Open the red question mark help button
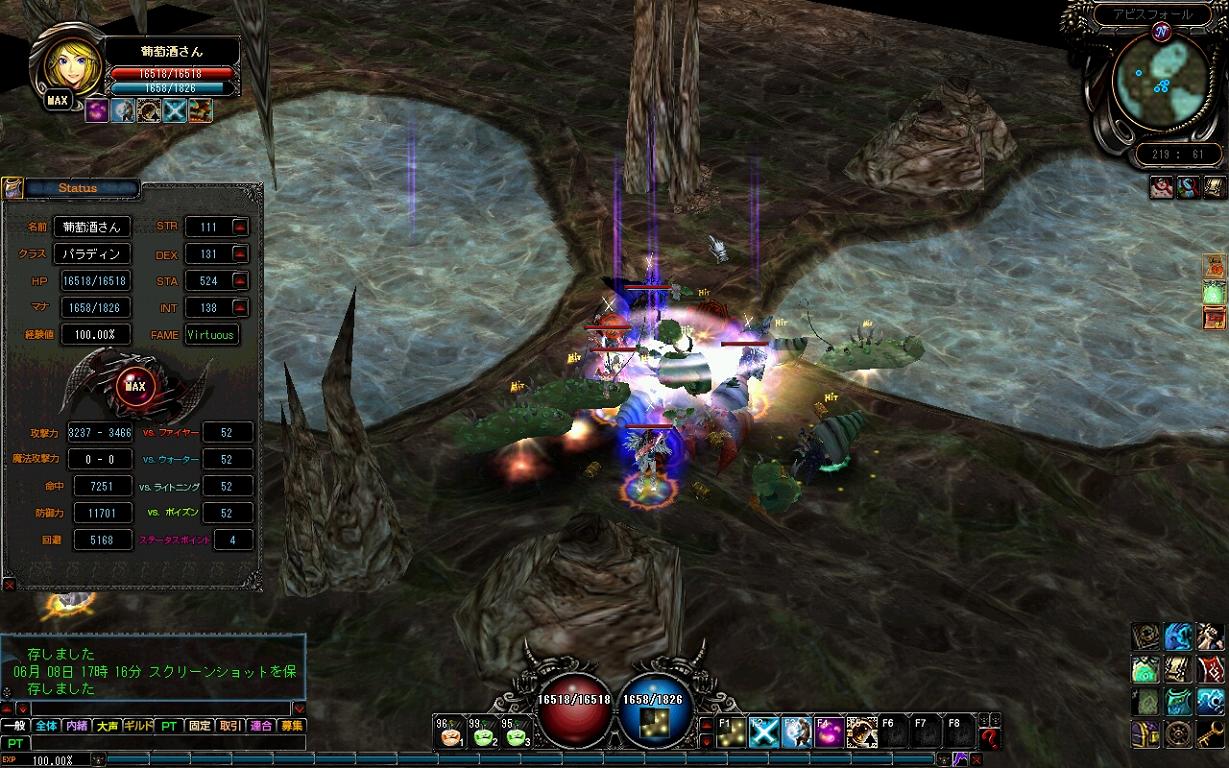The height and width of the screenshot is (768, 1229). tap(989, 737)
